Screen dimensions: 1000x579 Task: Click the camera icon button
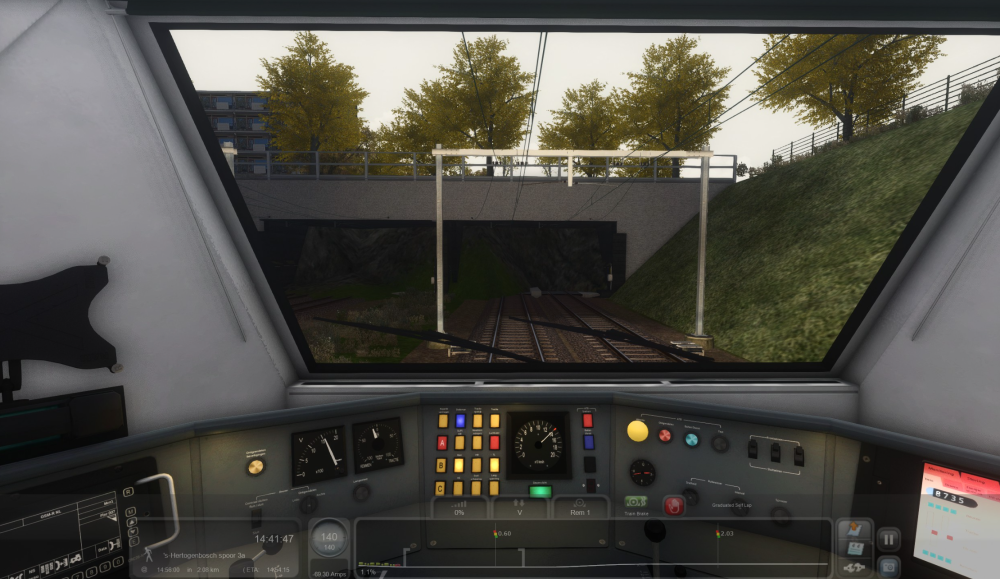[888, 565]
